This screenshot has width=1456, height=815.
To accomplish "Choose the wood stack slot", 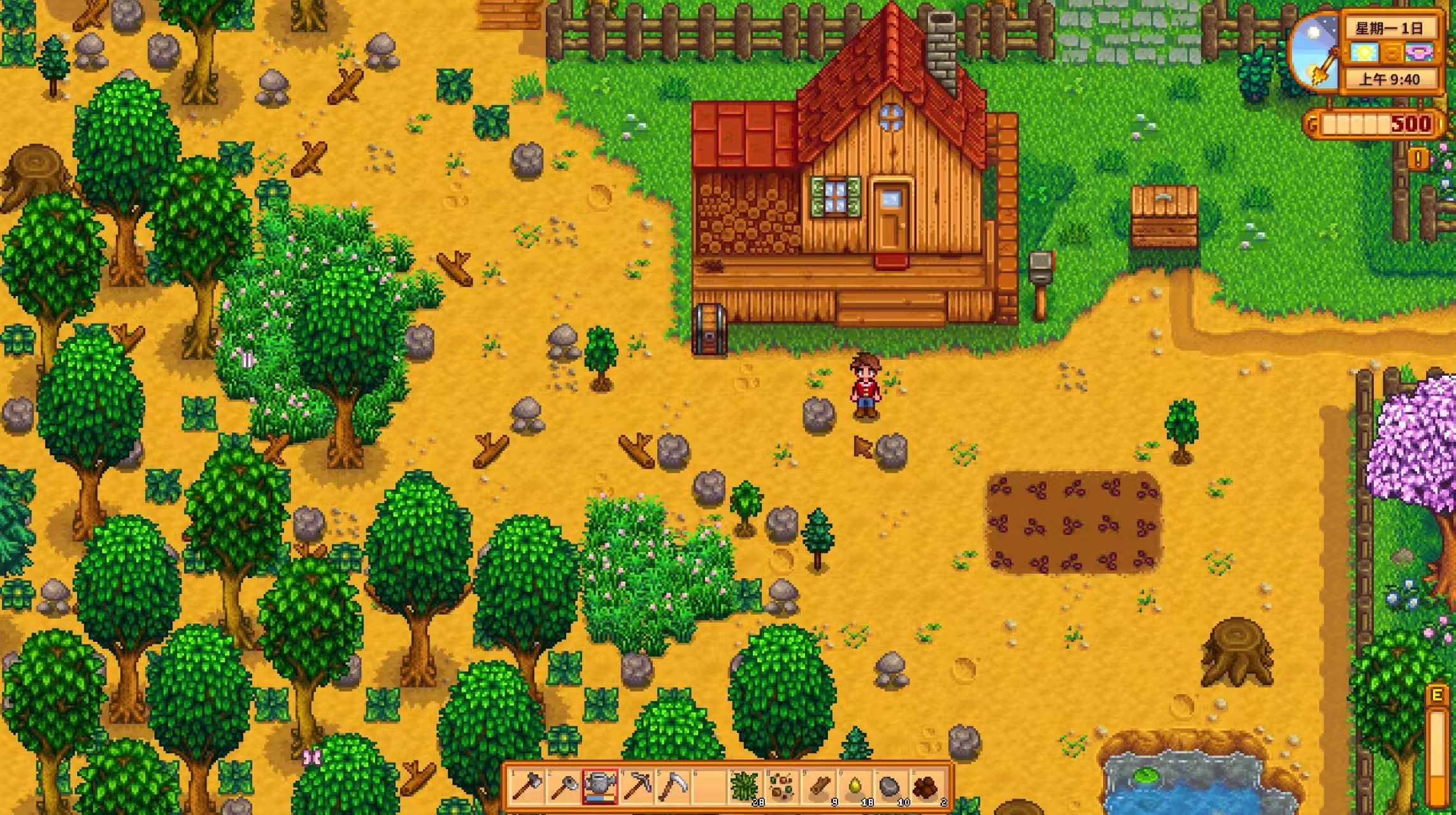I will point(817,787).
